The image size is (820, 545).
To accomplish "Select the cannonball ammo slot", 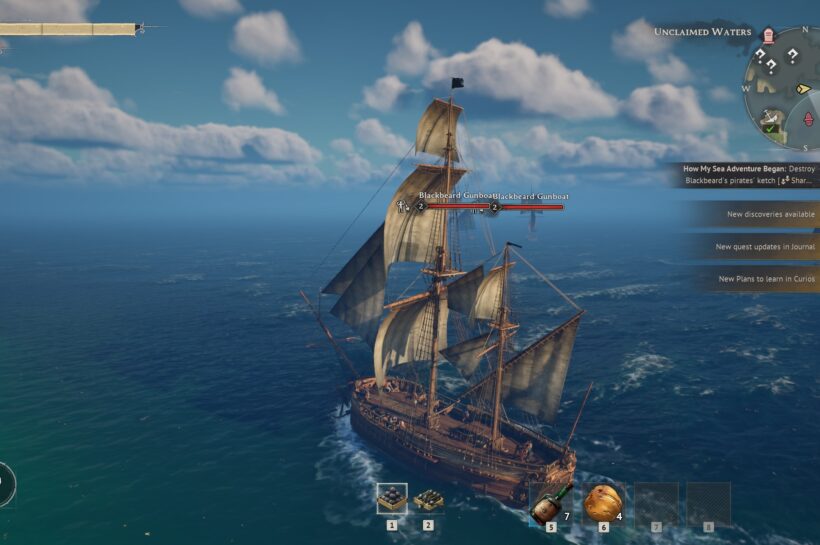I will 392,498.
